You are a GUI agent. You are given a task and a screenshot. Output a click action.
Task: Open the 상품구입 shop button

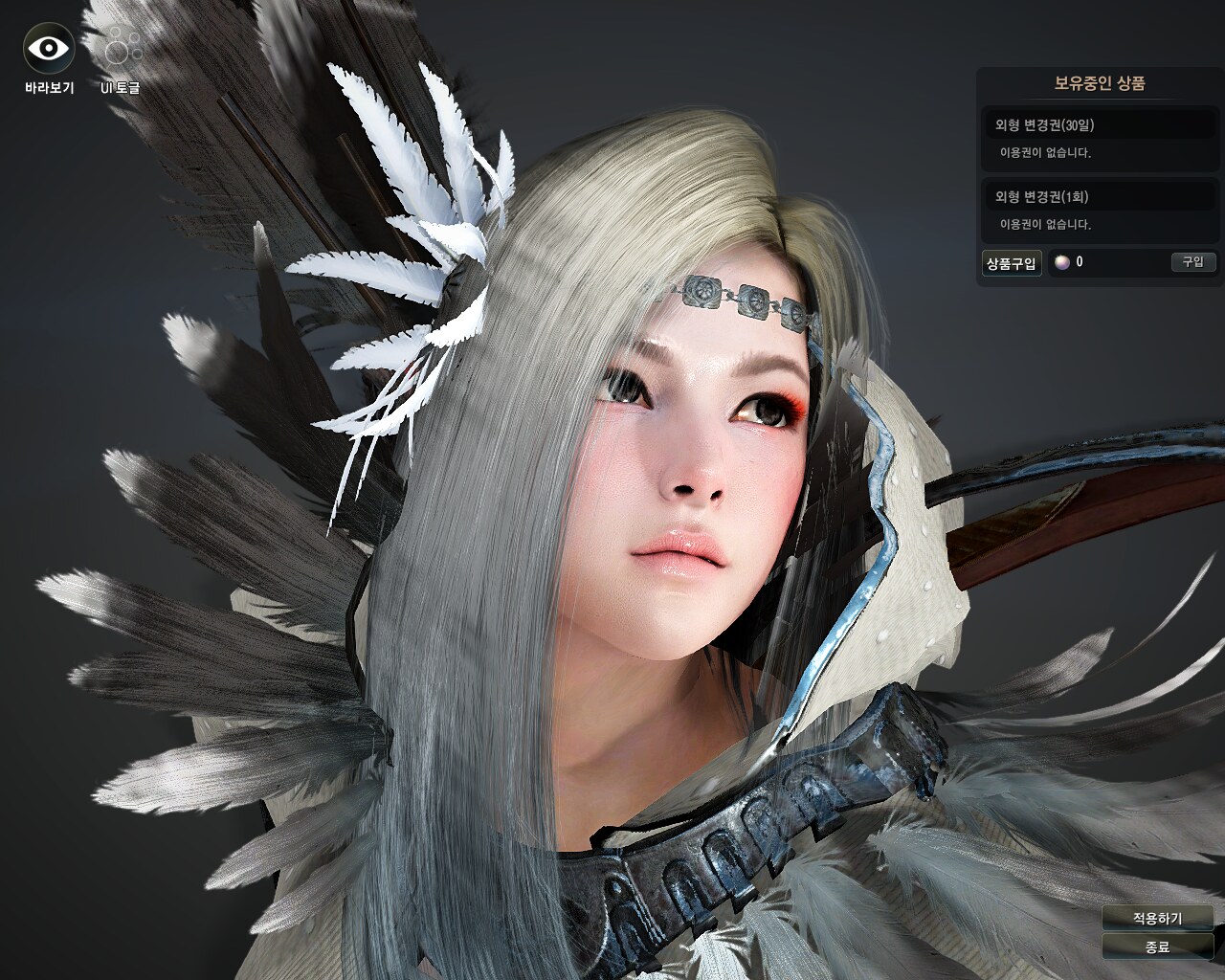click(x=1012, y=263)
